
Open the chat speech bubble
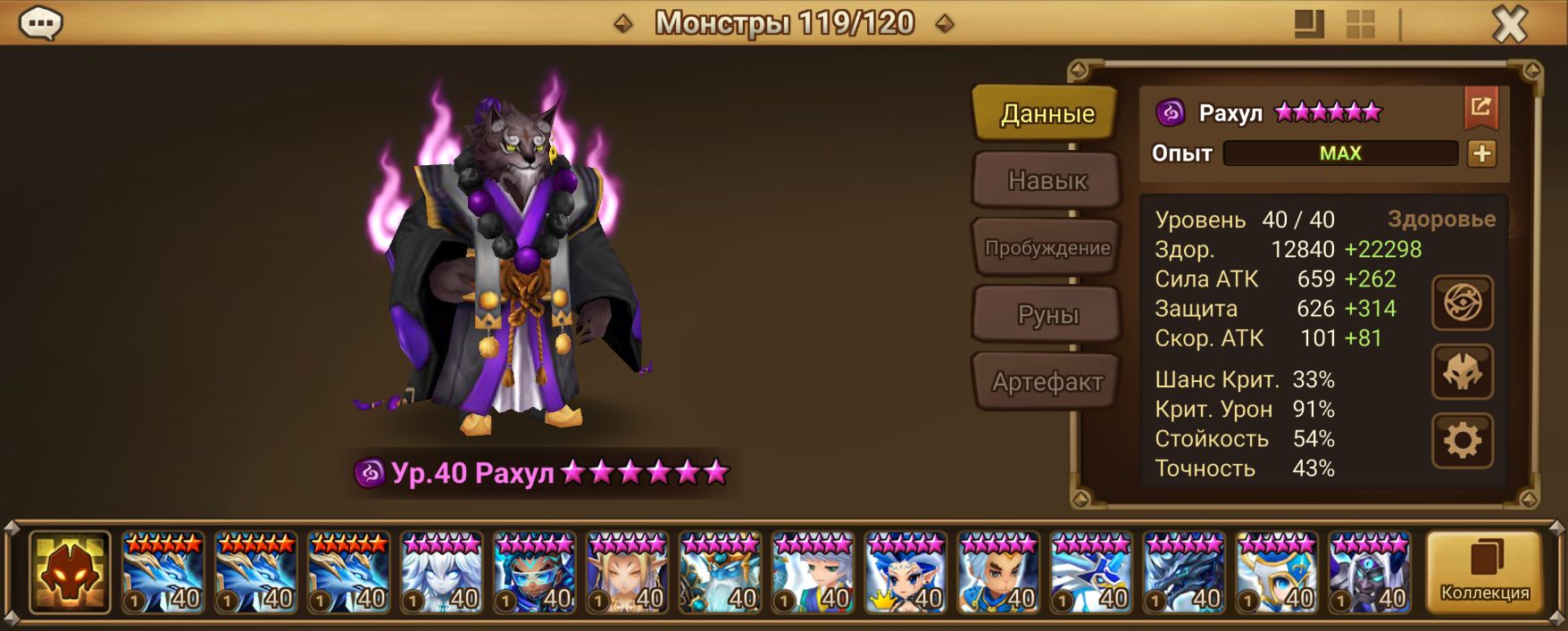click(x=40, y=22)
